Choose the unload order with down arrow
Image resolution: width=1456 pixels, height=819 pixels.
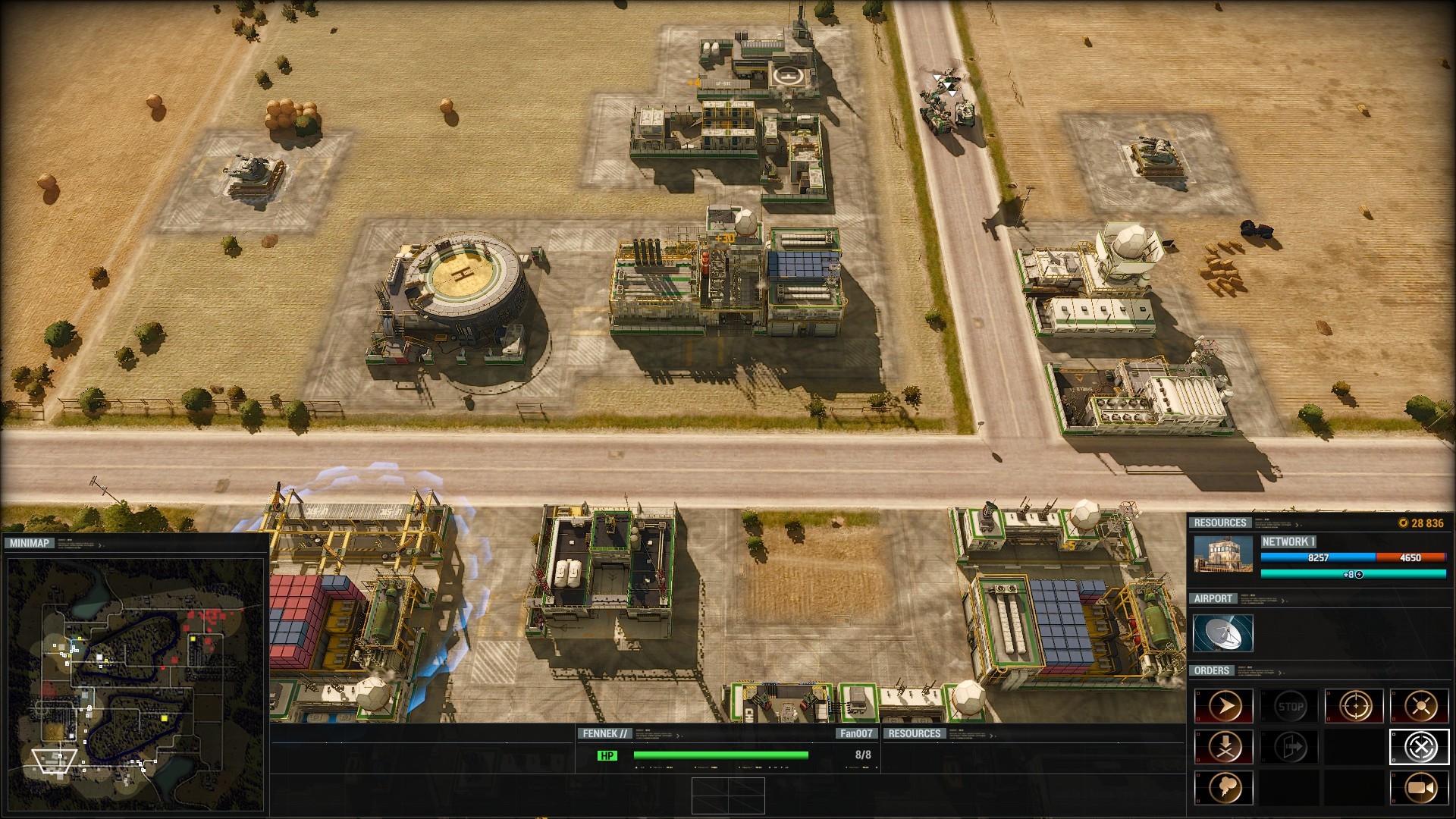click(x=1225, y=748)
